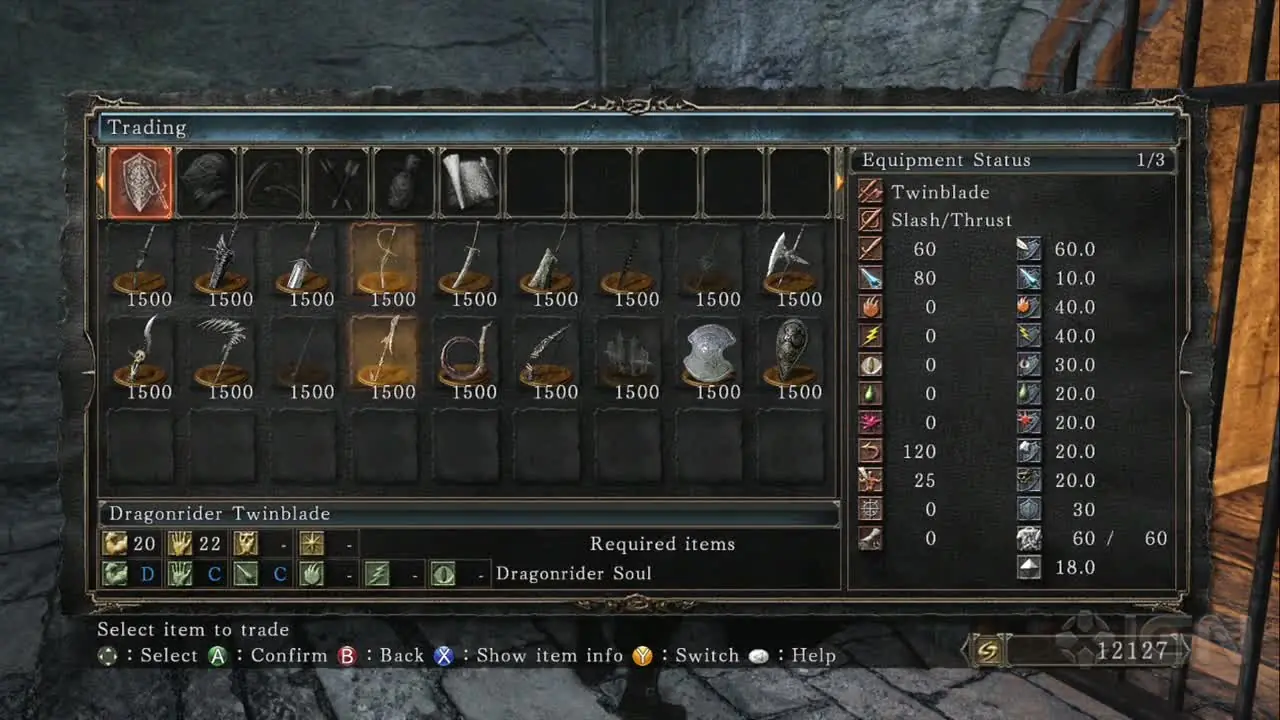Click the left category arrow
The height and width of the screenshot is (720, 1280).
[100, 182]
